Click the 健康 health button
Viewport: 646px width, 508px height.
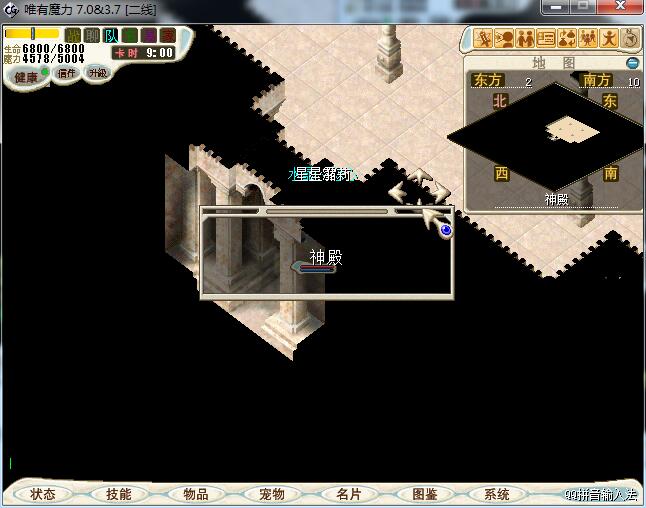(x=26, y=76)
